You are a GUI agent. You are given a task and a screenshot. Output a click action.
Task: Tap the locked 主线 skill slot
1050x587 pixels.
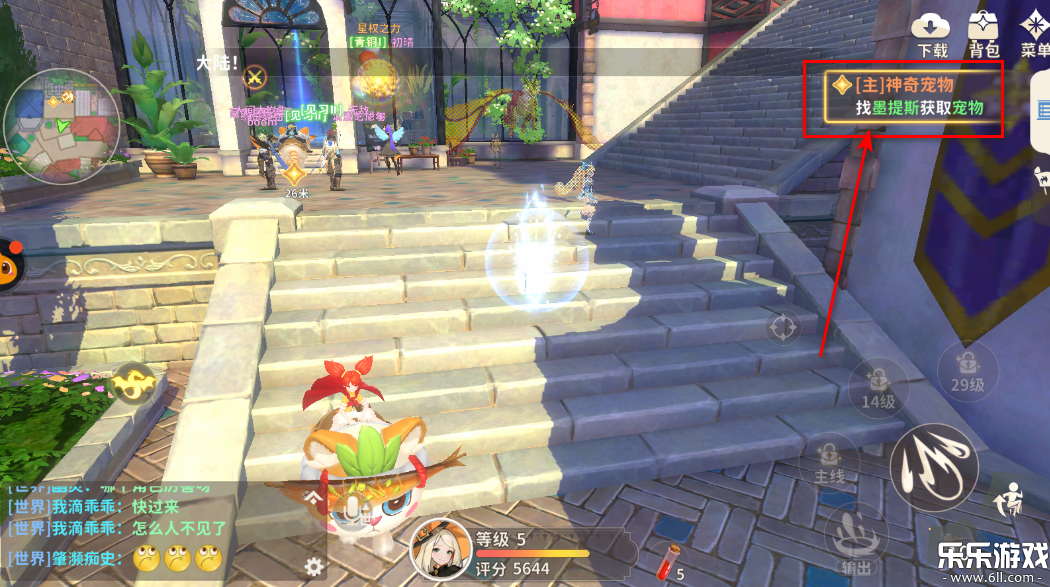pos(830,461)
